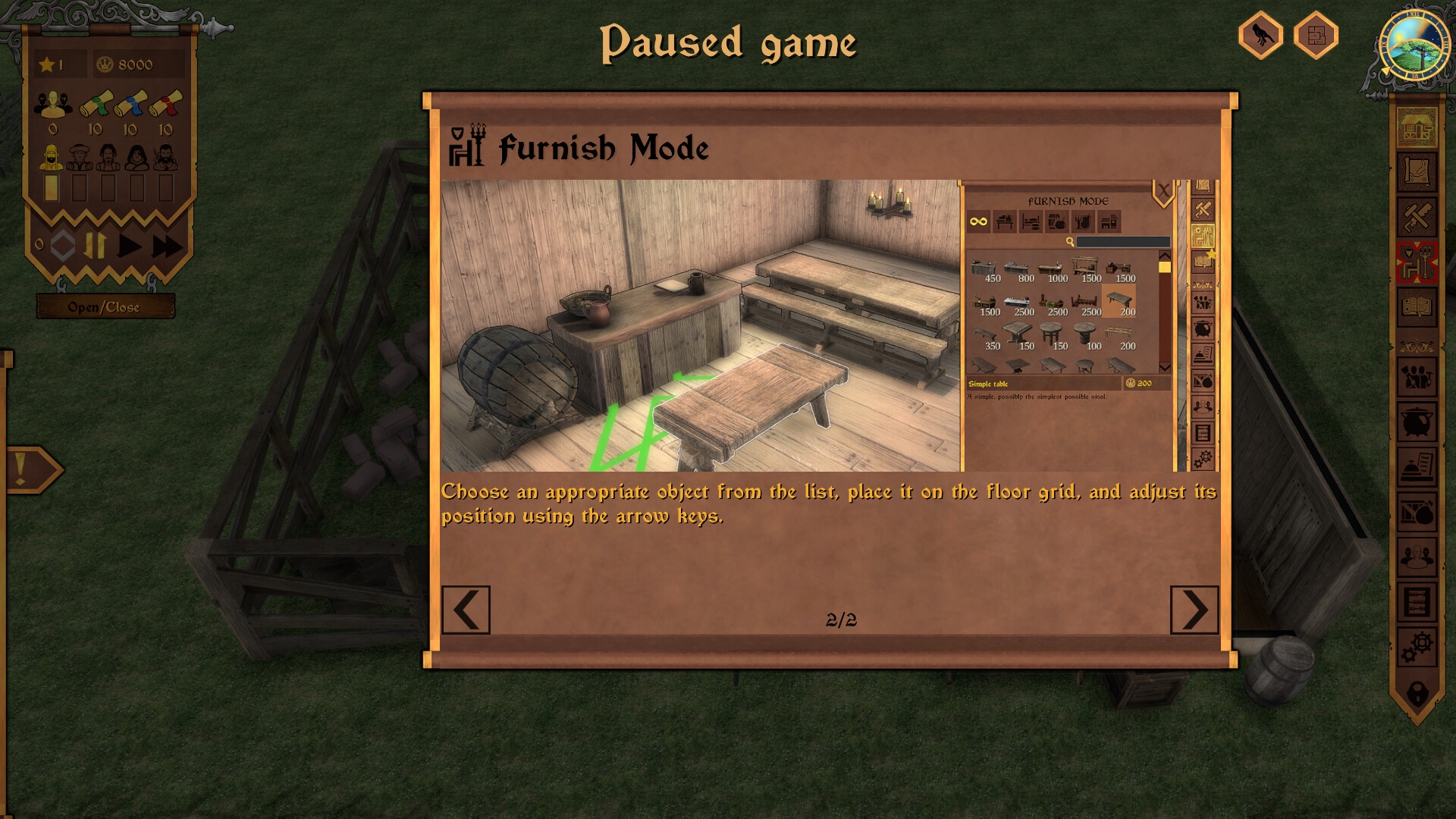Click the padlock icon at banner bottom

[x=1417, y=692]
